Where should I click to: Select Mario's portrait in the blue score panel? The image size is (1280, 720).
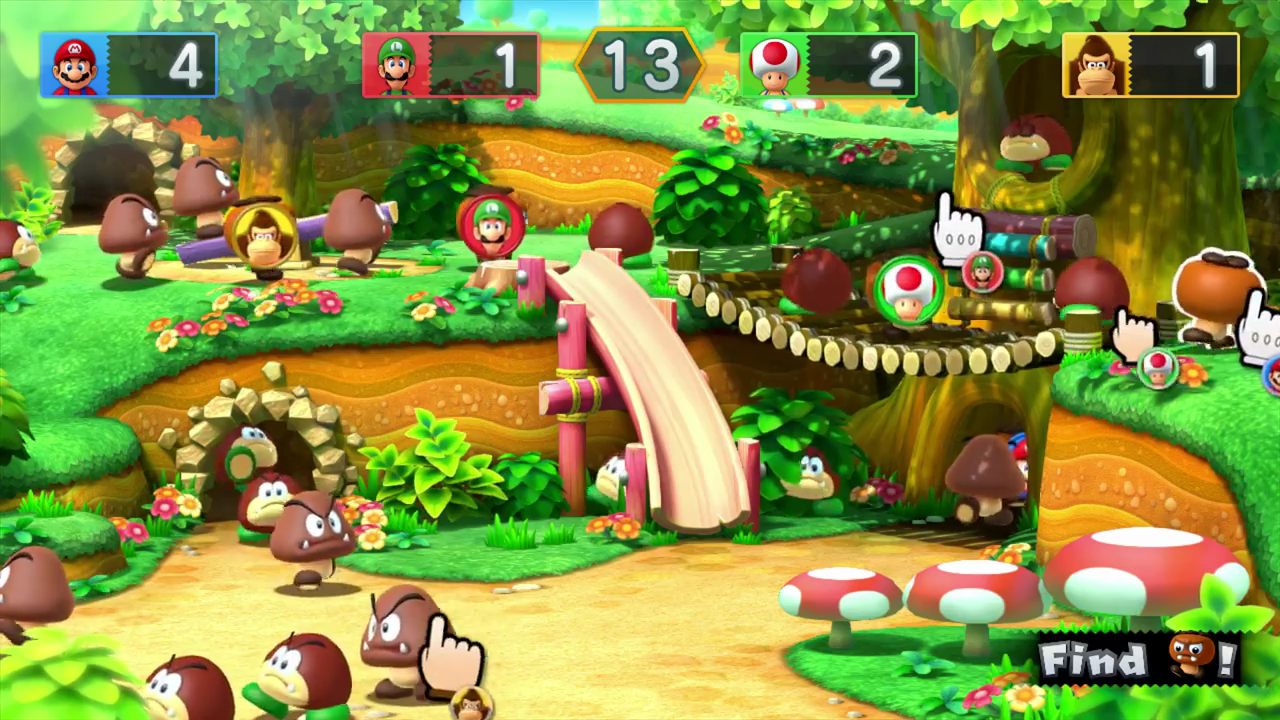click(x=75, y=65)
